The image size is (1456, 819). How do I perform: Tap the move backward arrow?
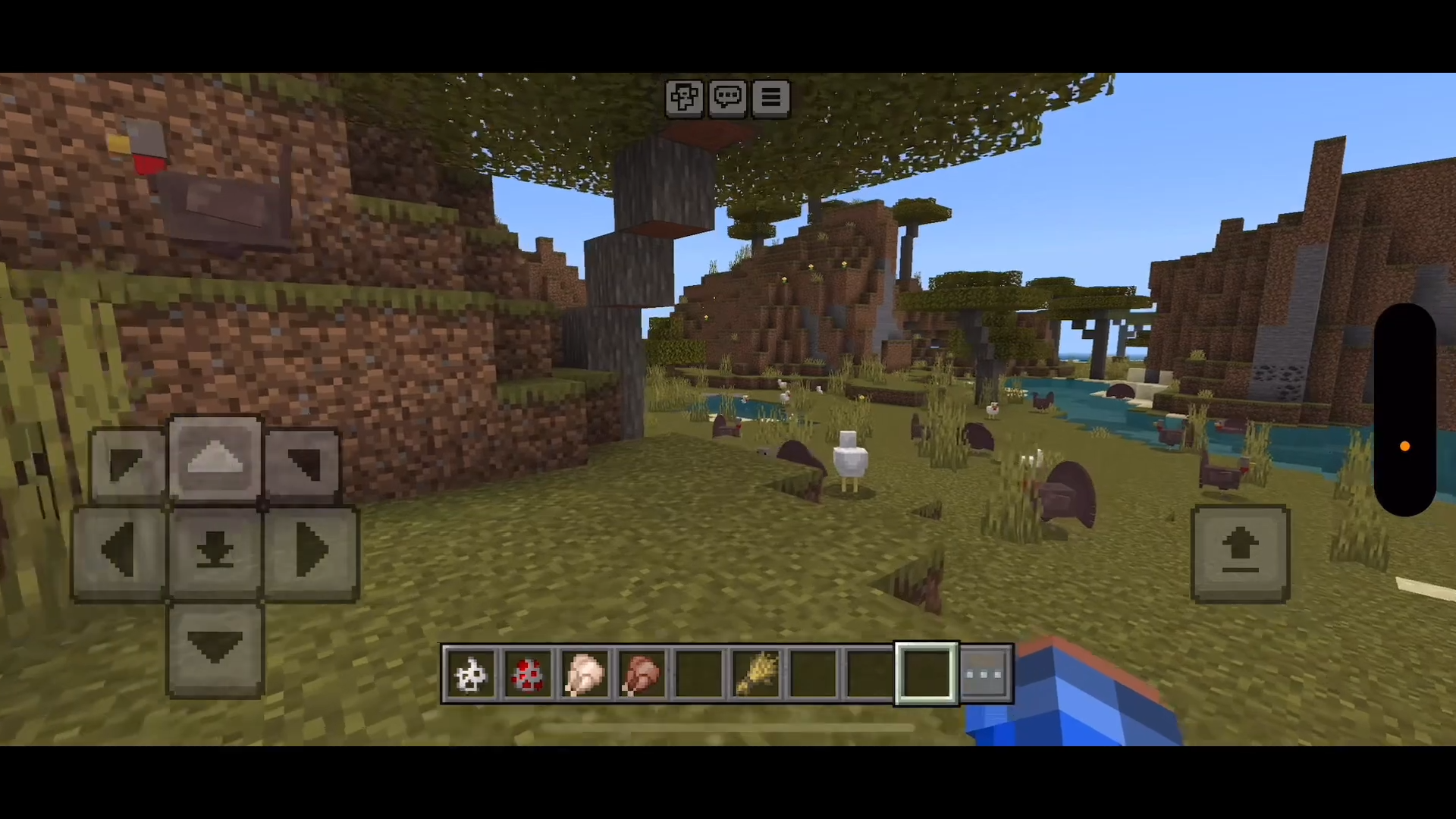[x=215, y=649]
